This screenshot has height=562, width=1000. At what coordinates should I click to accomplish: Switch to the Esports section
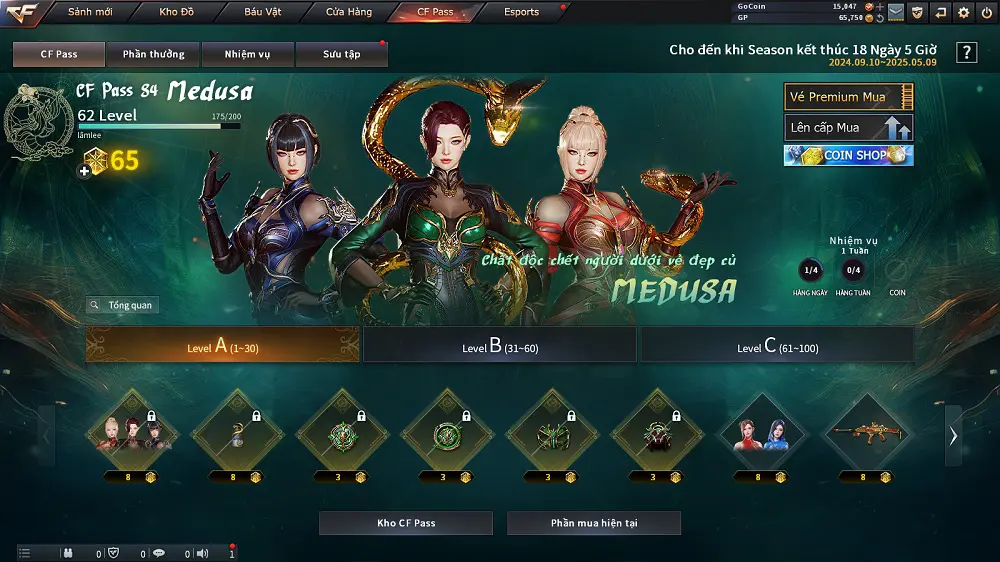521,12
